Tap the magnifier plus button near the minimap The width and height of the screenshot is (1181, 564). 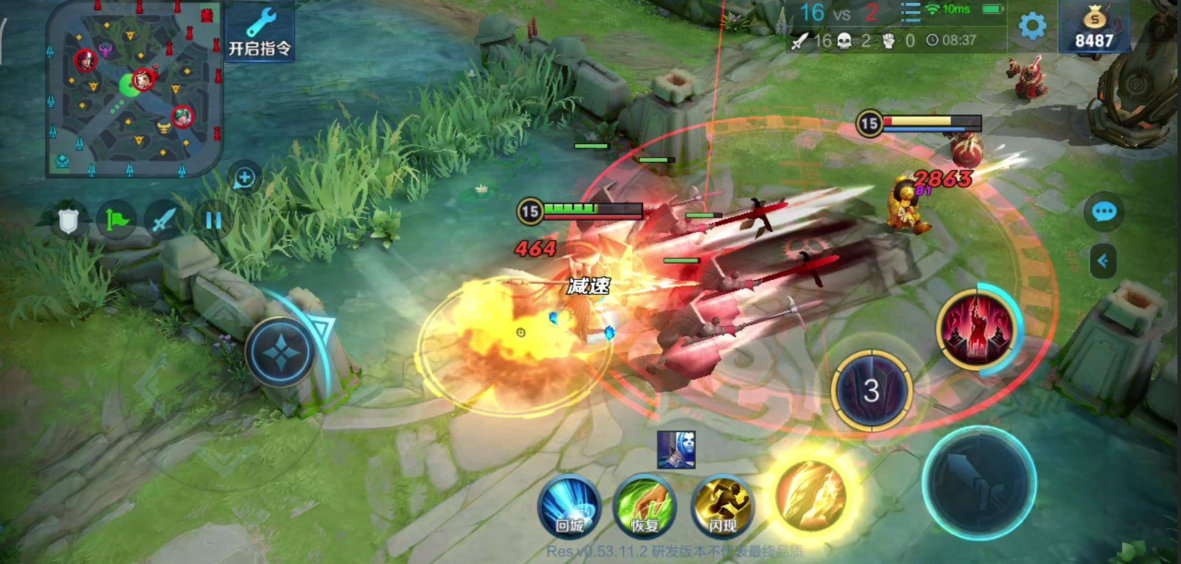[245, 179]
